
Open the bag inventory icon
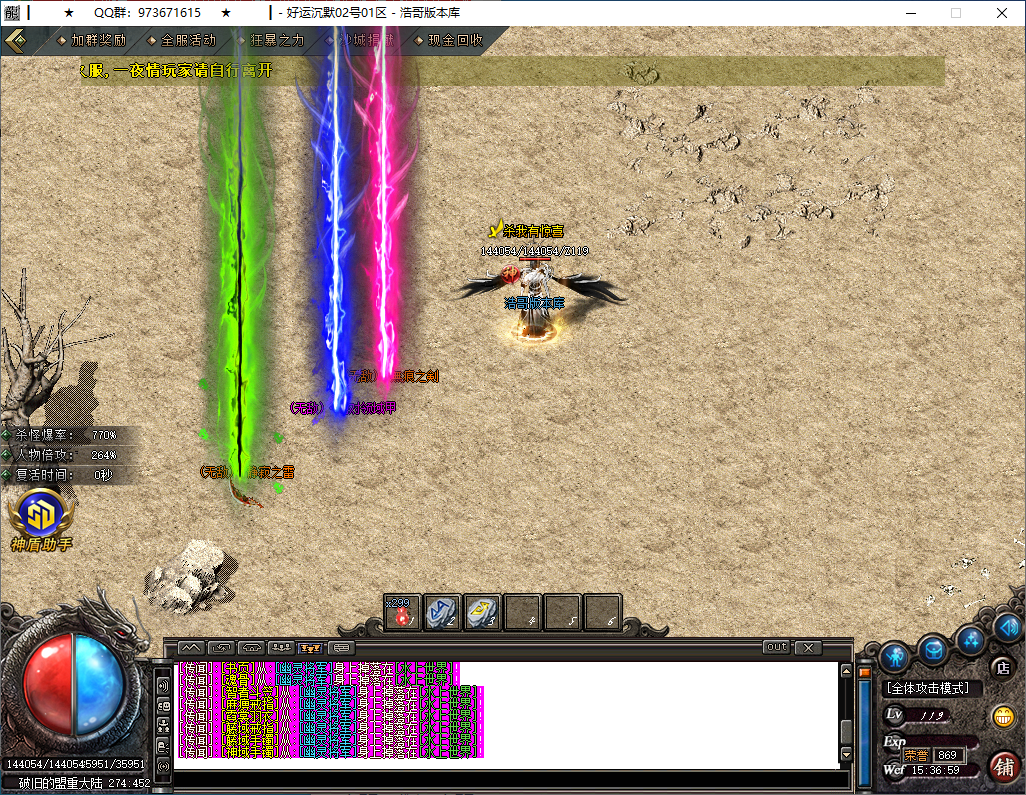click(x=933, y=649)
